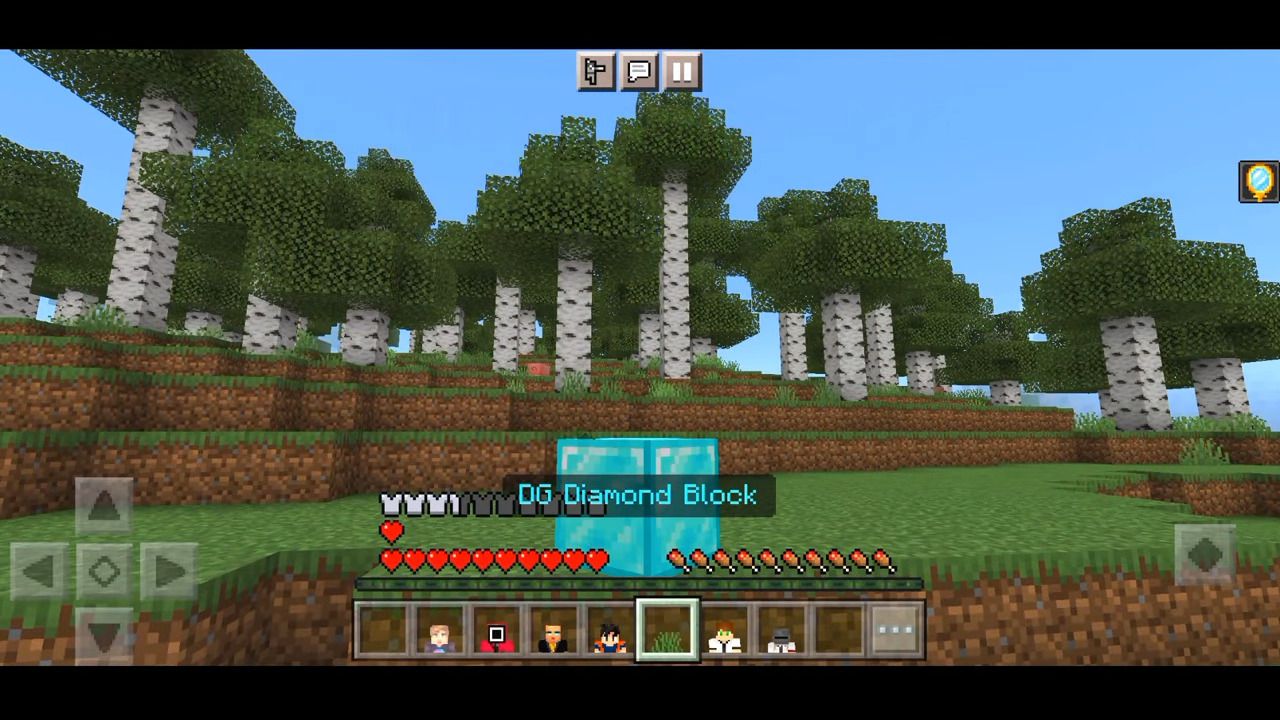Select the masked round-helmet guard item

781,630
